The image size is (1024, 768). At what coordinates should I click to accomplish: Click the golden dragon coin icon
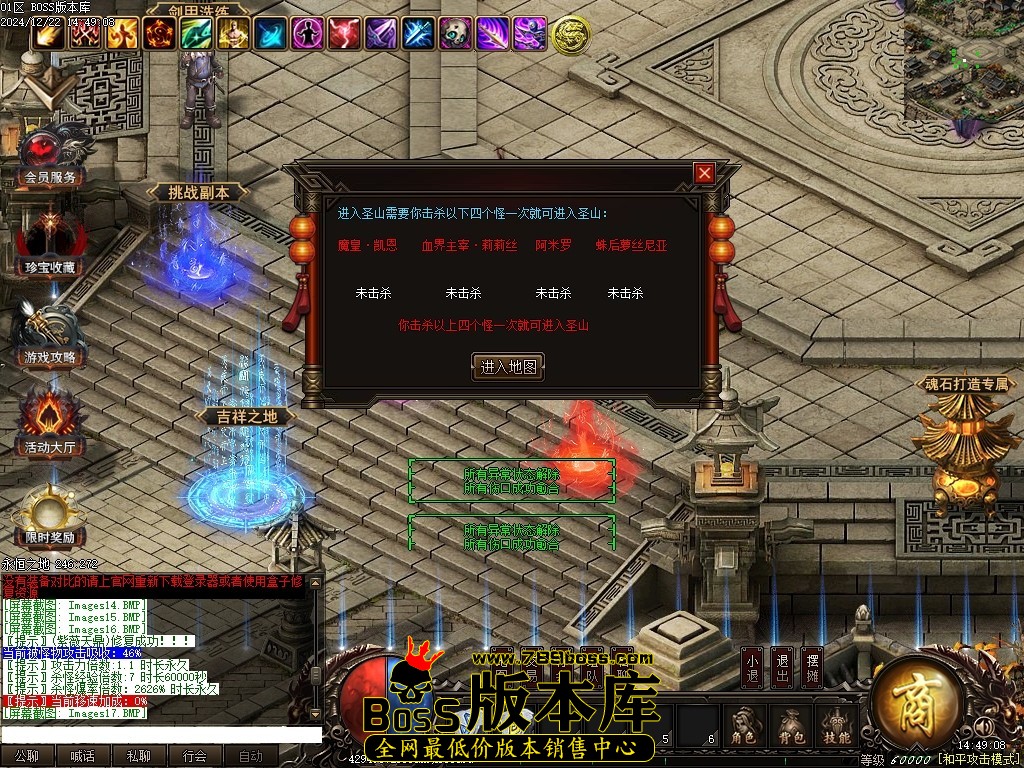pyautogui.click(x=570, y=35)
